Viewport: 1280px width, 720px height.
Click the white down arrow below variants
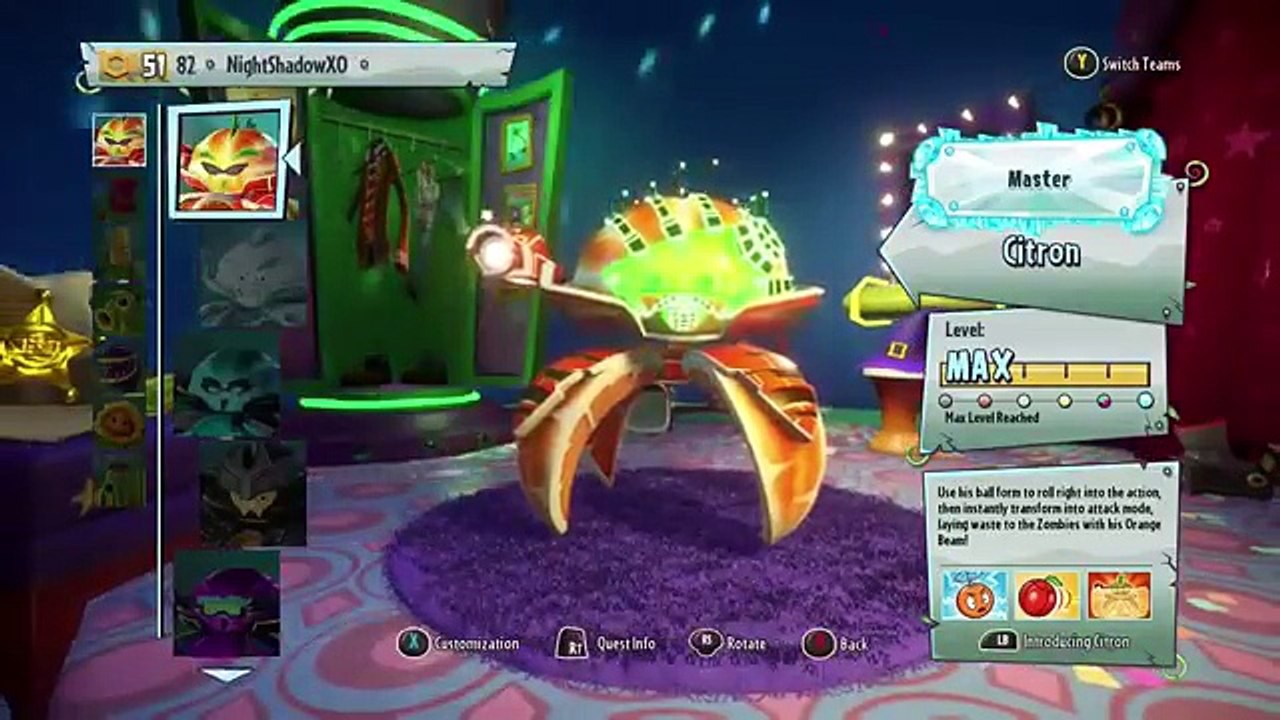tap(227, 675)
